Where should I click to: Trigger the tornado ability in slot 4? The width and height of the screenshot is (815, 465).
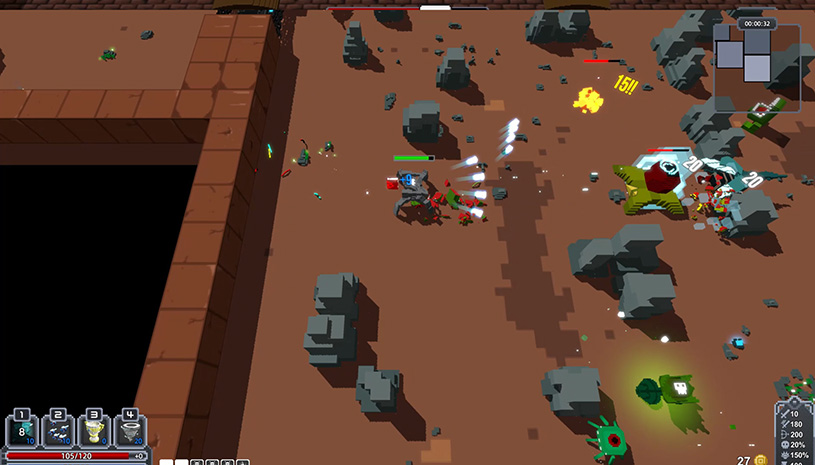130,430
